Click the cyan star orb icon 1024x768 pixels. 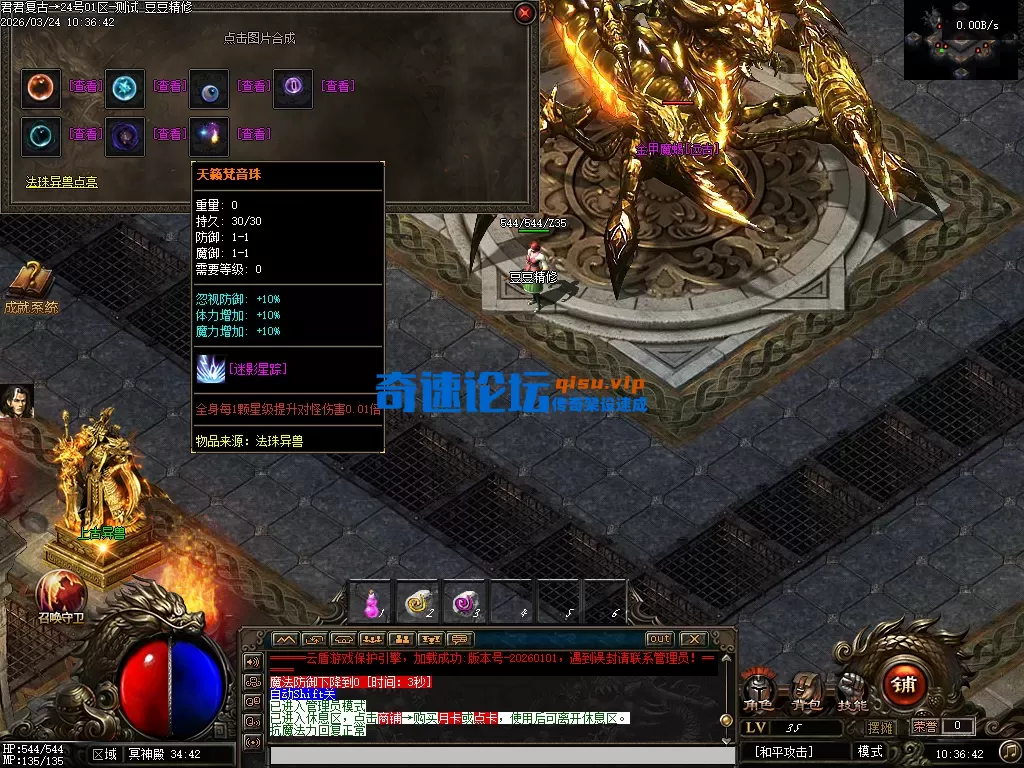point(125,87)
